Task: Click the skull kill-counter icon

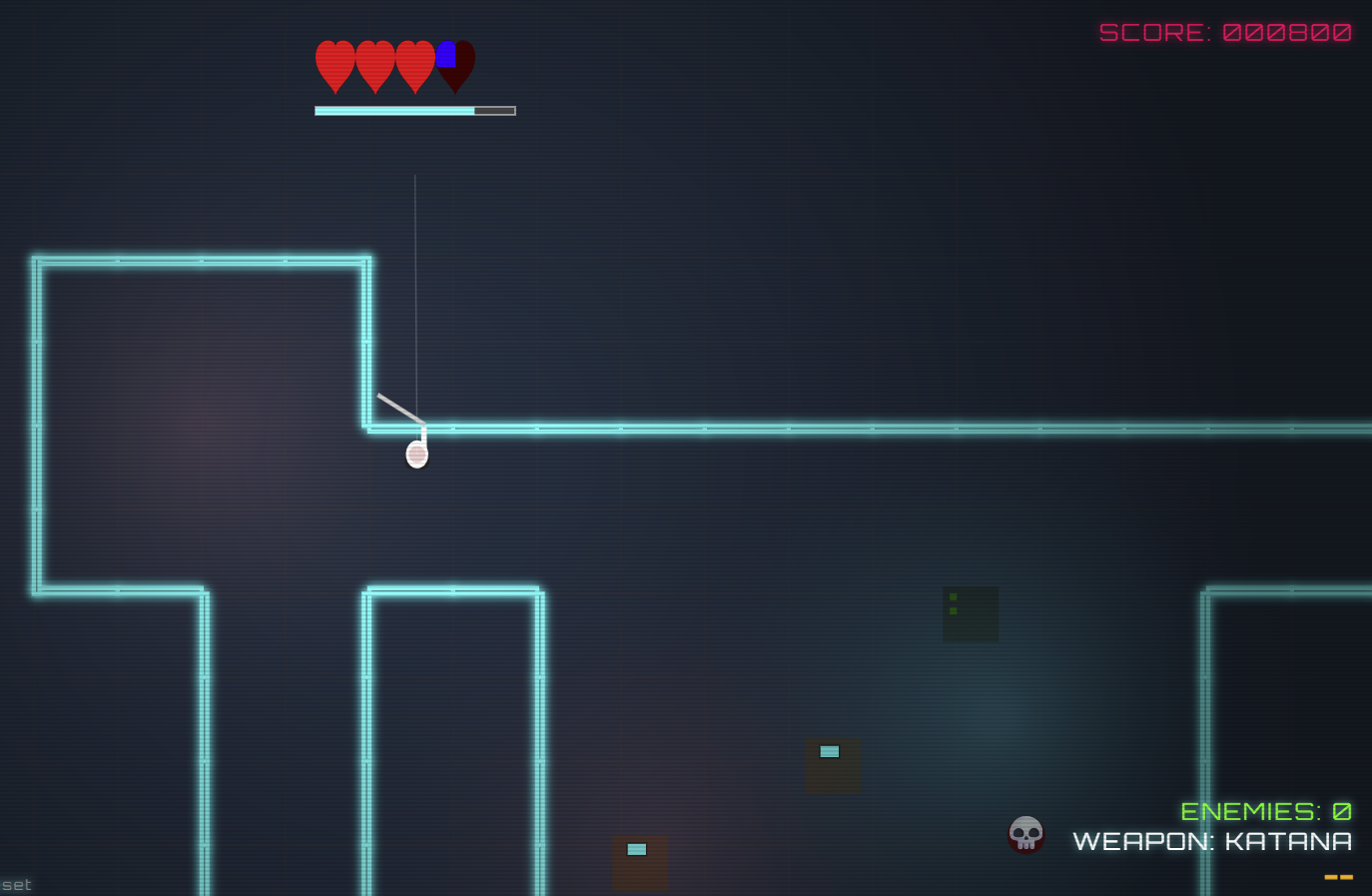Action: 1026,835
